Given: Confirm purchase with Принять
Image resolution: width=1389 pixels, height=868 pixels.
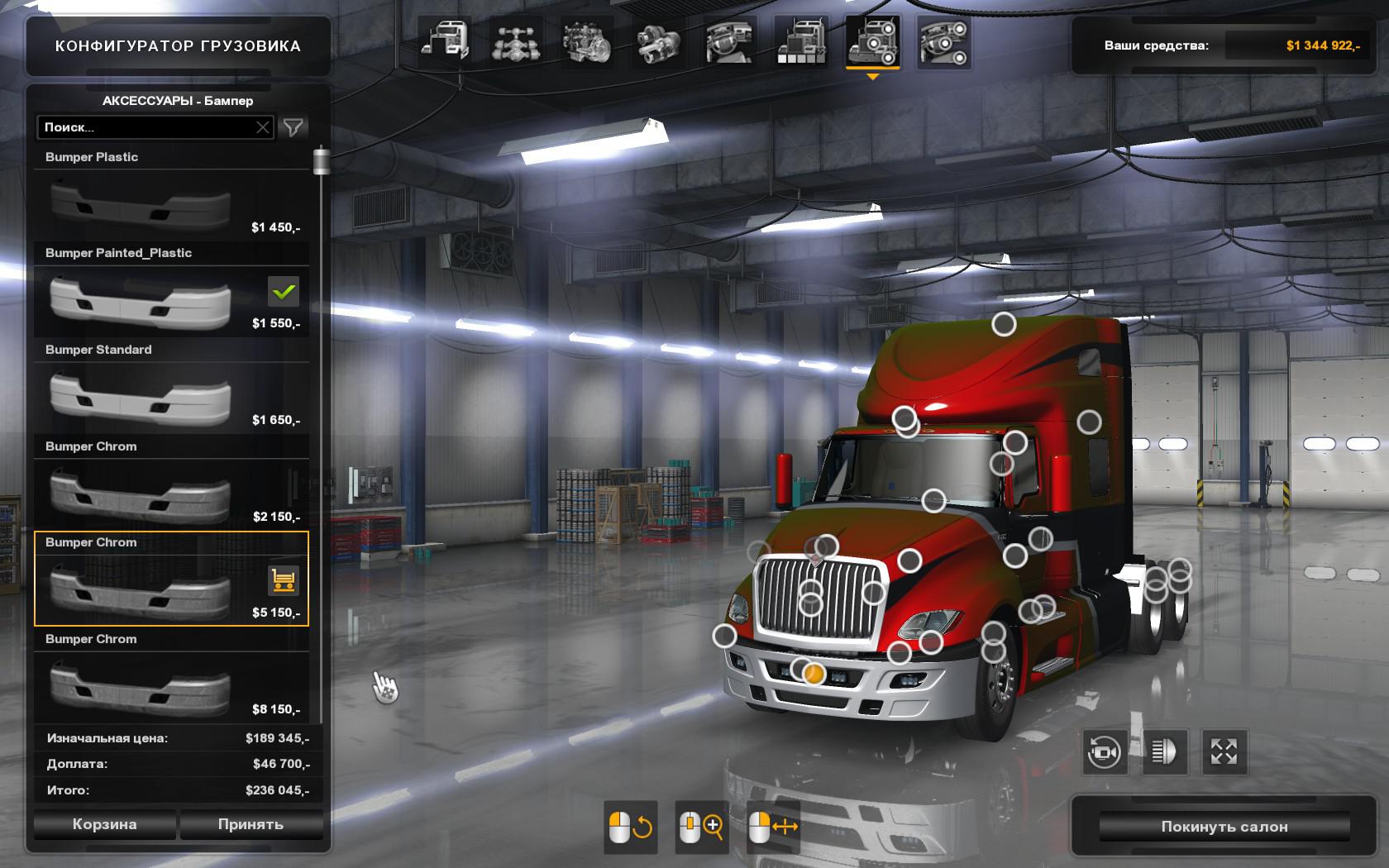Looking at the screenshot, I should coord(251,824).
